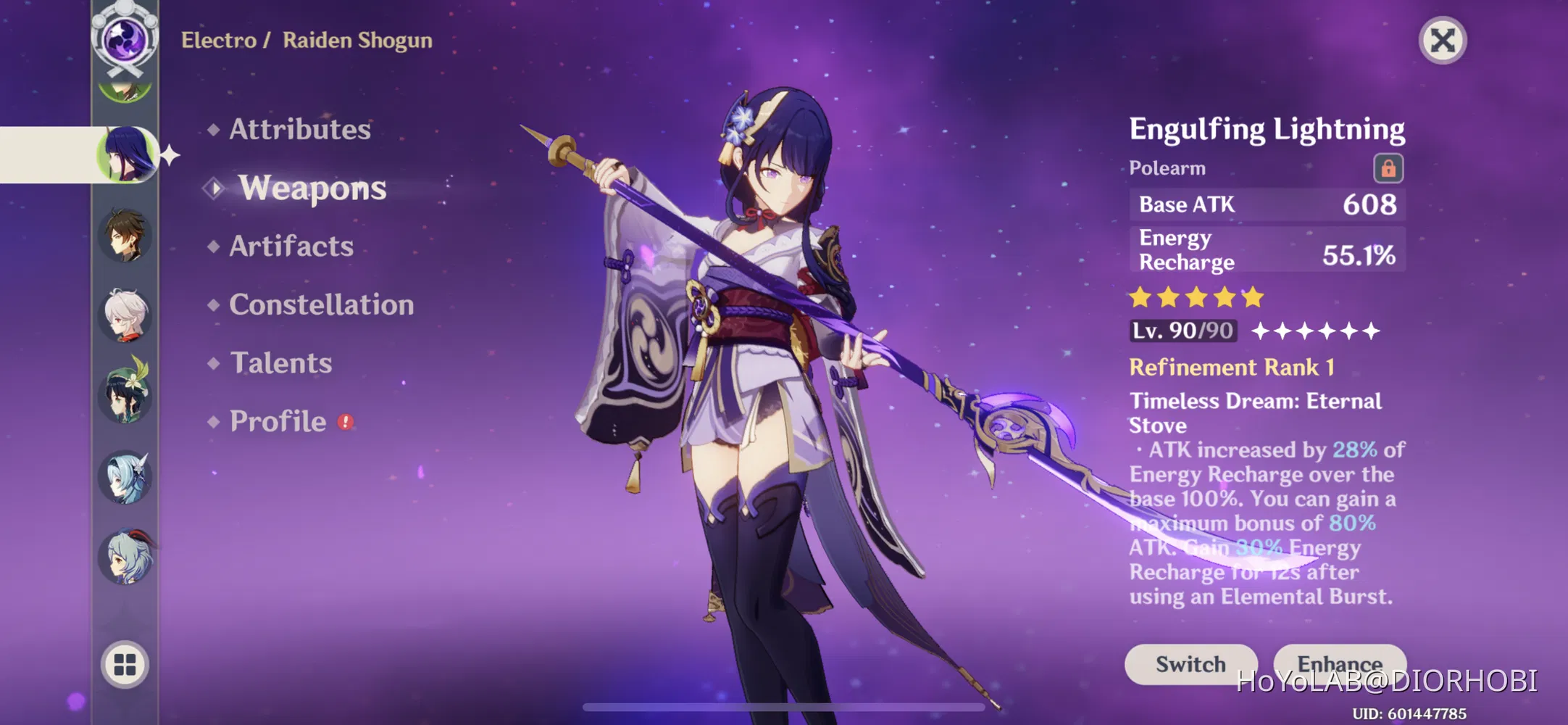Select the Raiden Shogun portrait in sidebar
The height and width of the screenshot is (725, 1568).
pos(127,154)
